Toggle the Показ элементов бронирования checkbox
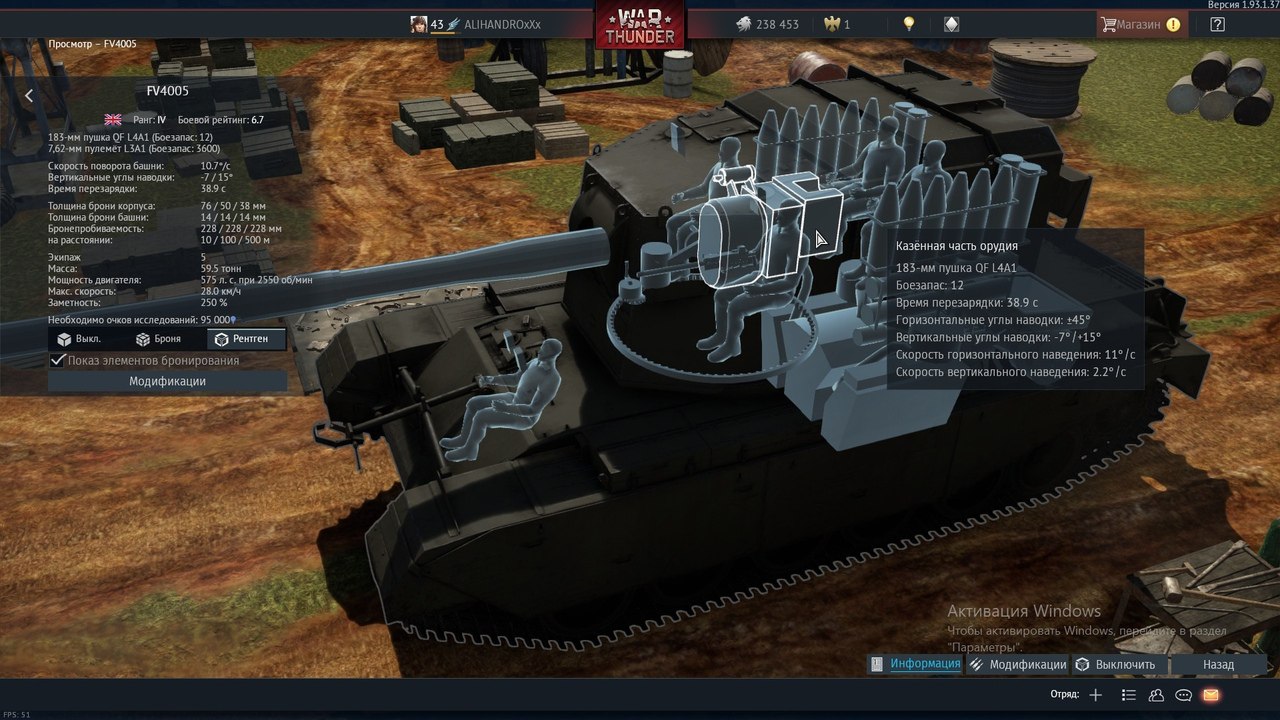Screen dimensions: 1280x720 click(x=58, y=360)
